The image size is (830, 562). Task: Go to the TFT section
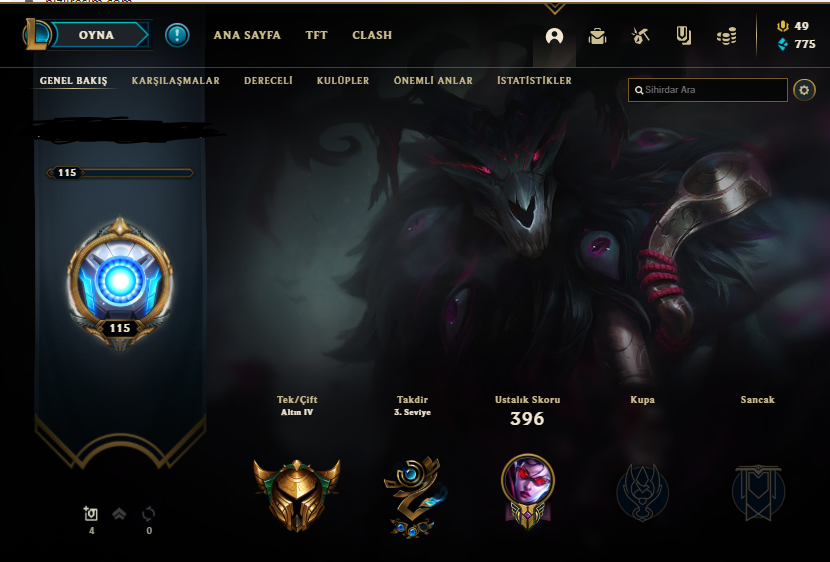point(316,35)
